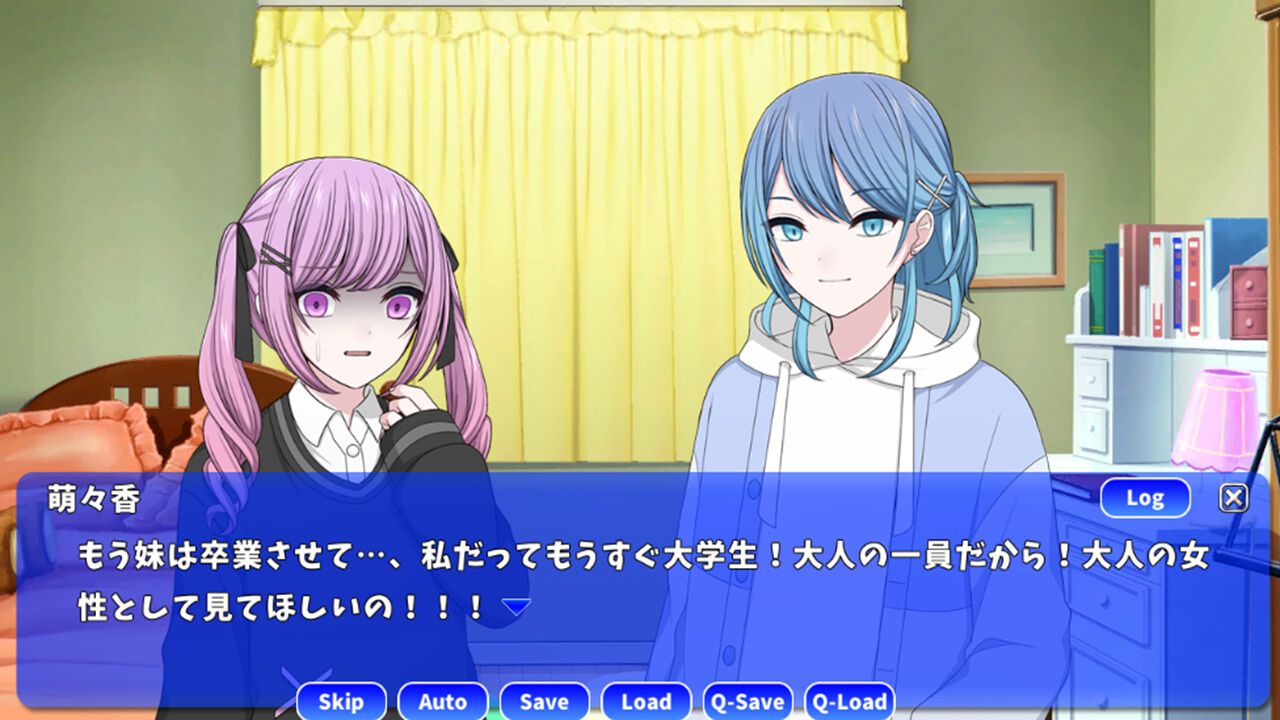The width and height of the screenshot is (1280, 720).
Task: Click the pink lamp on the right
Action: [x=1215, y=420]
